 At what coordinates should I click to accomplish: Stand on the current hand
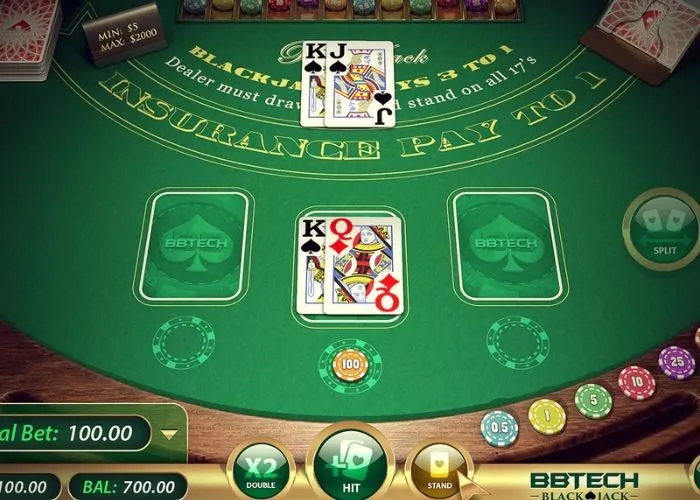tap(440, 469)
